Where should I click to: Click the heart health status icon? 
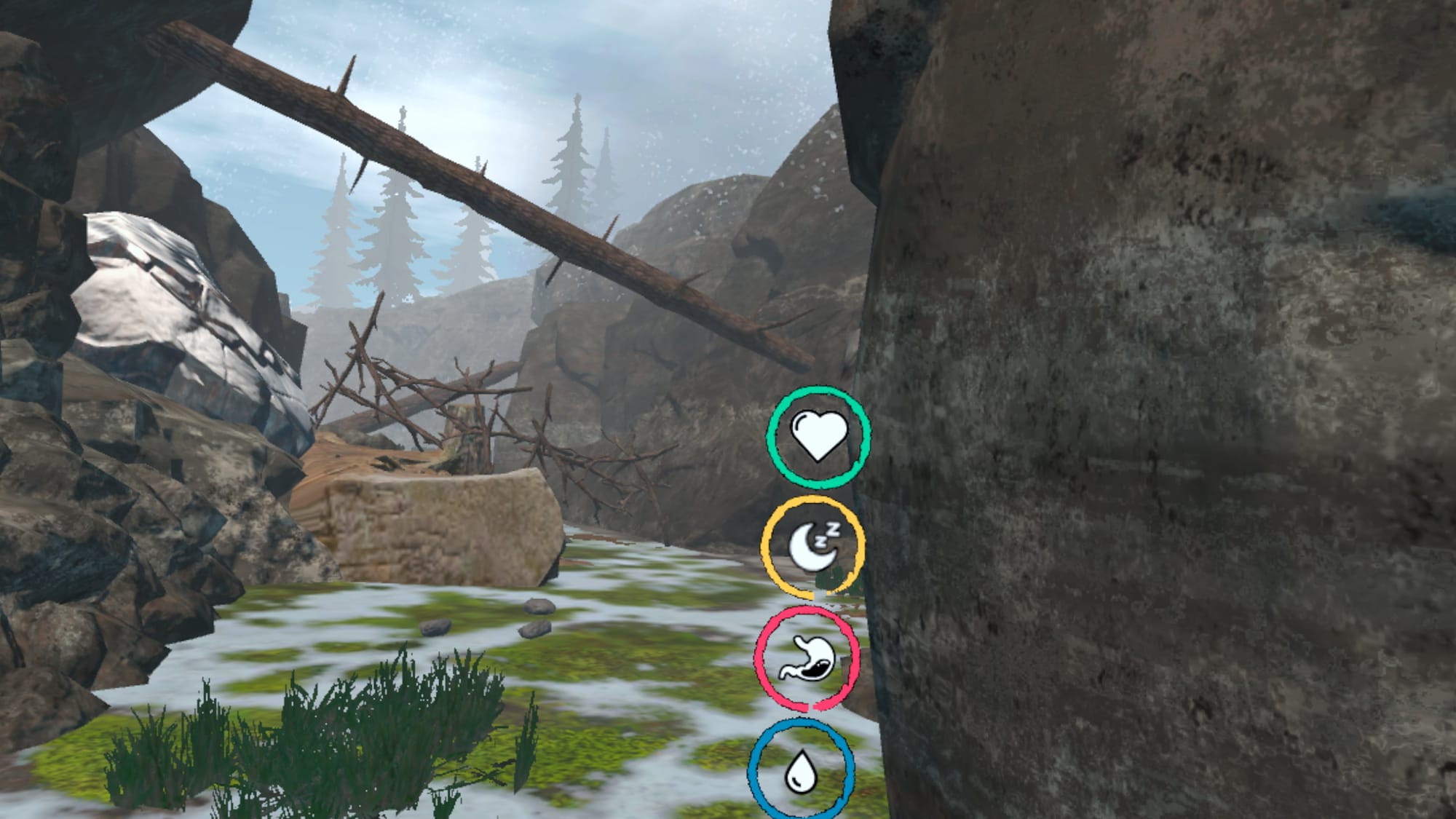tap(818, 437)
